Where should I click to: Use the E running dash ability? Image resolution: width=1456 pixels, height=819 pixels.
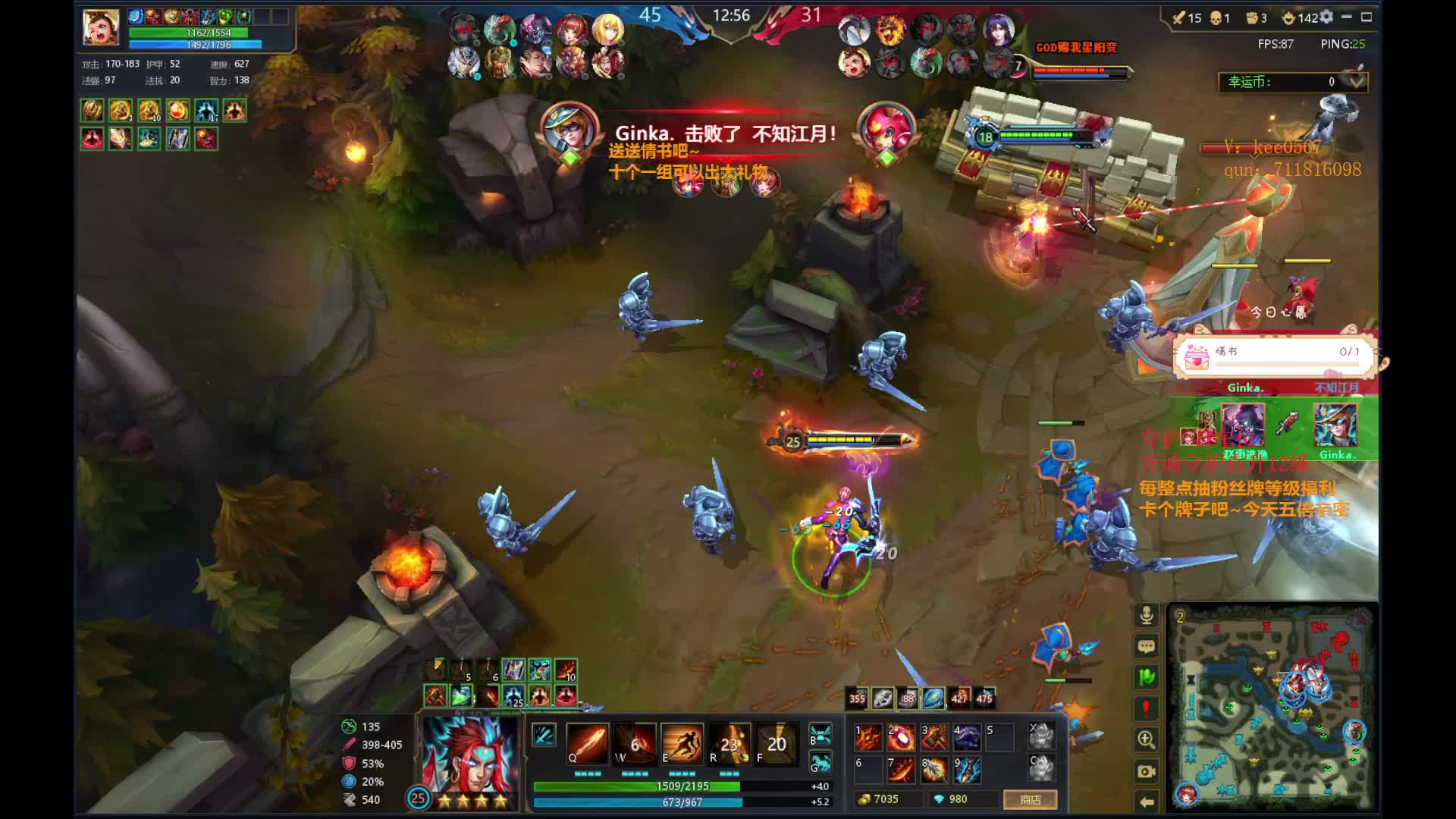[x=681, y=742]
